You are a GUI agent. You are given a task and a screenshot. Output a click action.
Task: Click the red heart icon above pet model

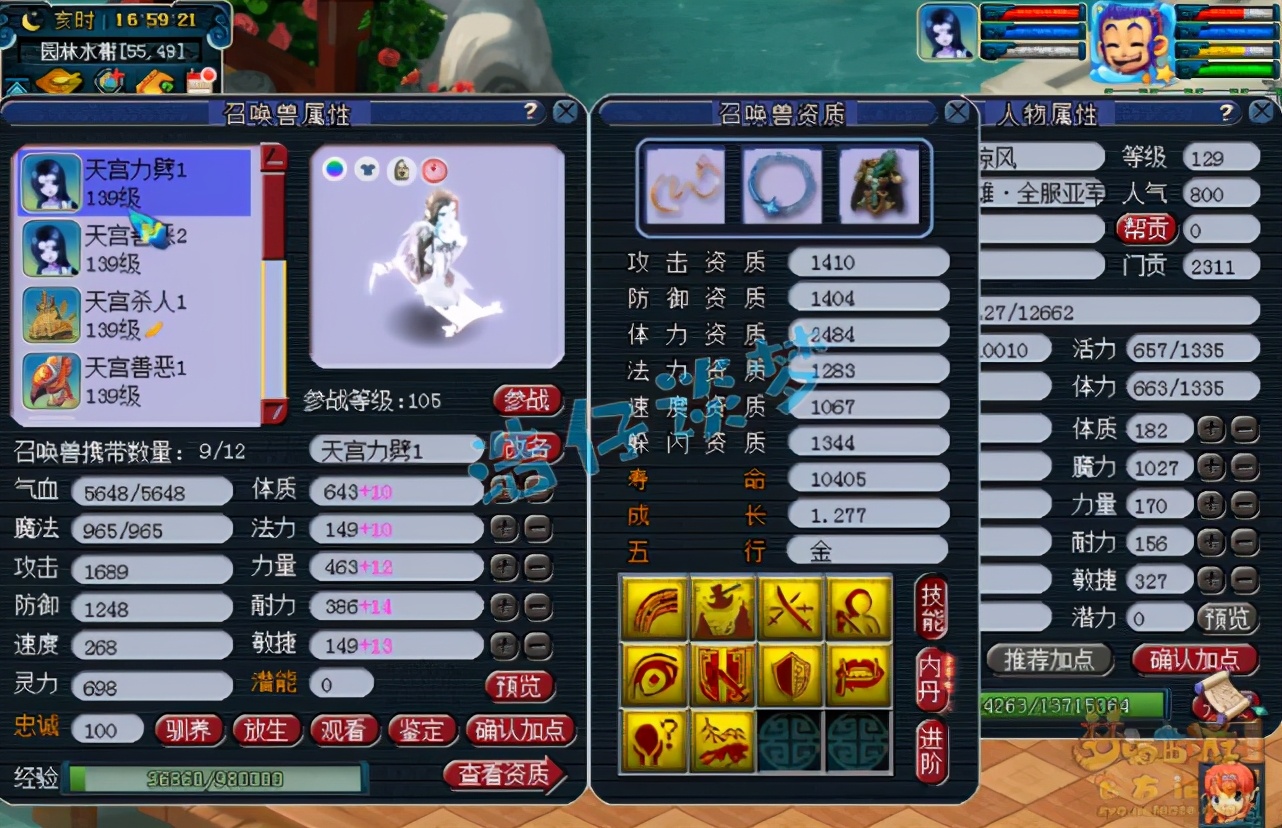point(434,170)
